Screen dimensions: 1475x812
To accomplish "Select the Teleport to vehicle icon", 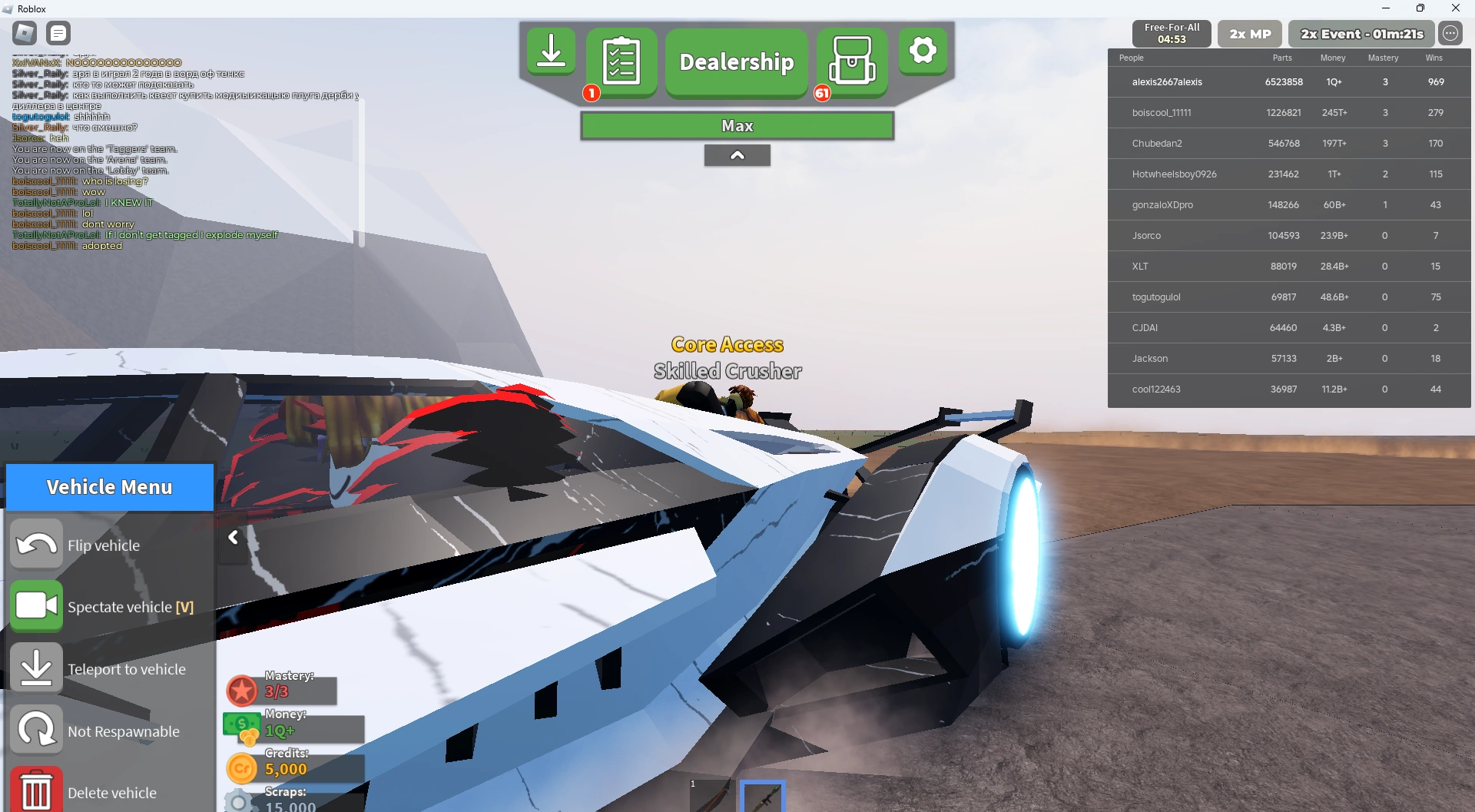I will 36,667.
